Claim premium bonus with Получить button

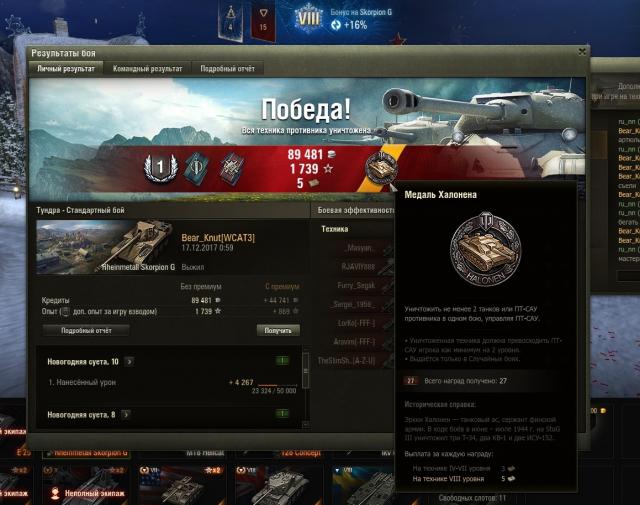(277, 330)
